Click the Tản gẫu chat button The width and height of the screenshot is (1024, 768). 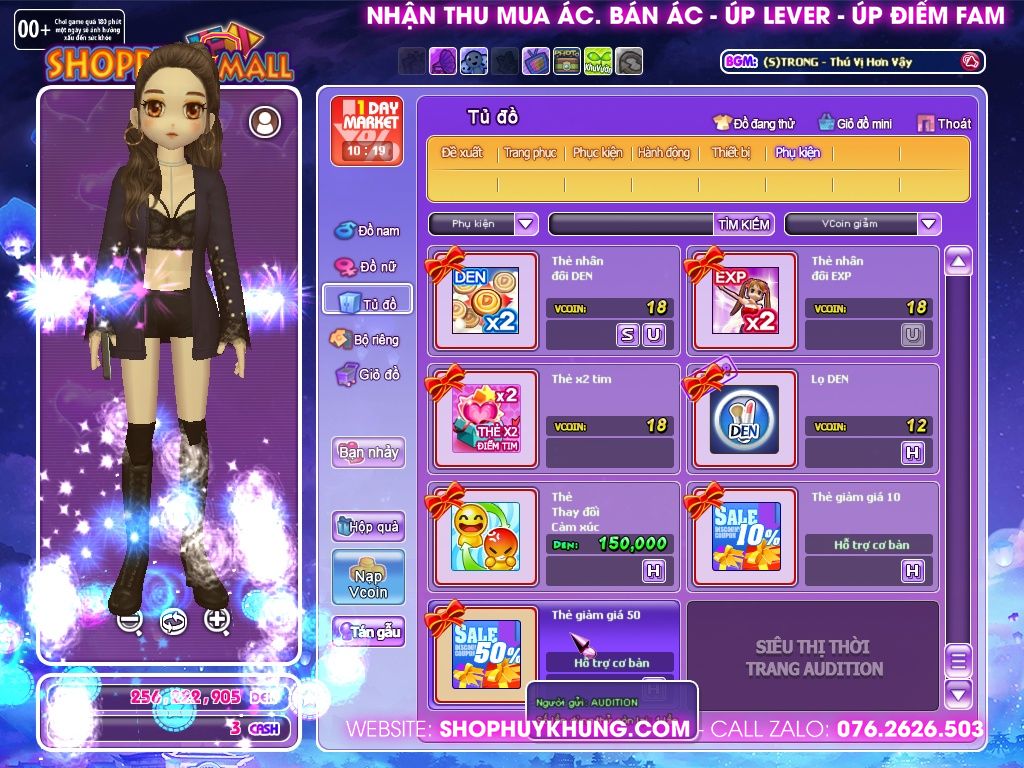click(x=368, y=631)
